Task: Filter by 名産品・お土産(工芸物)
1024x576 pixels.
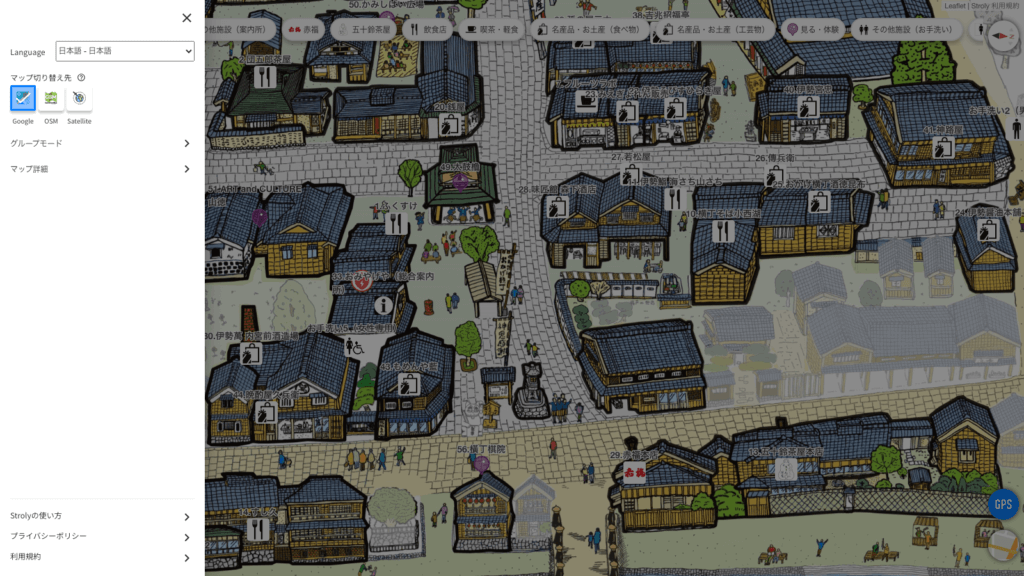Action: click(714, 30)
